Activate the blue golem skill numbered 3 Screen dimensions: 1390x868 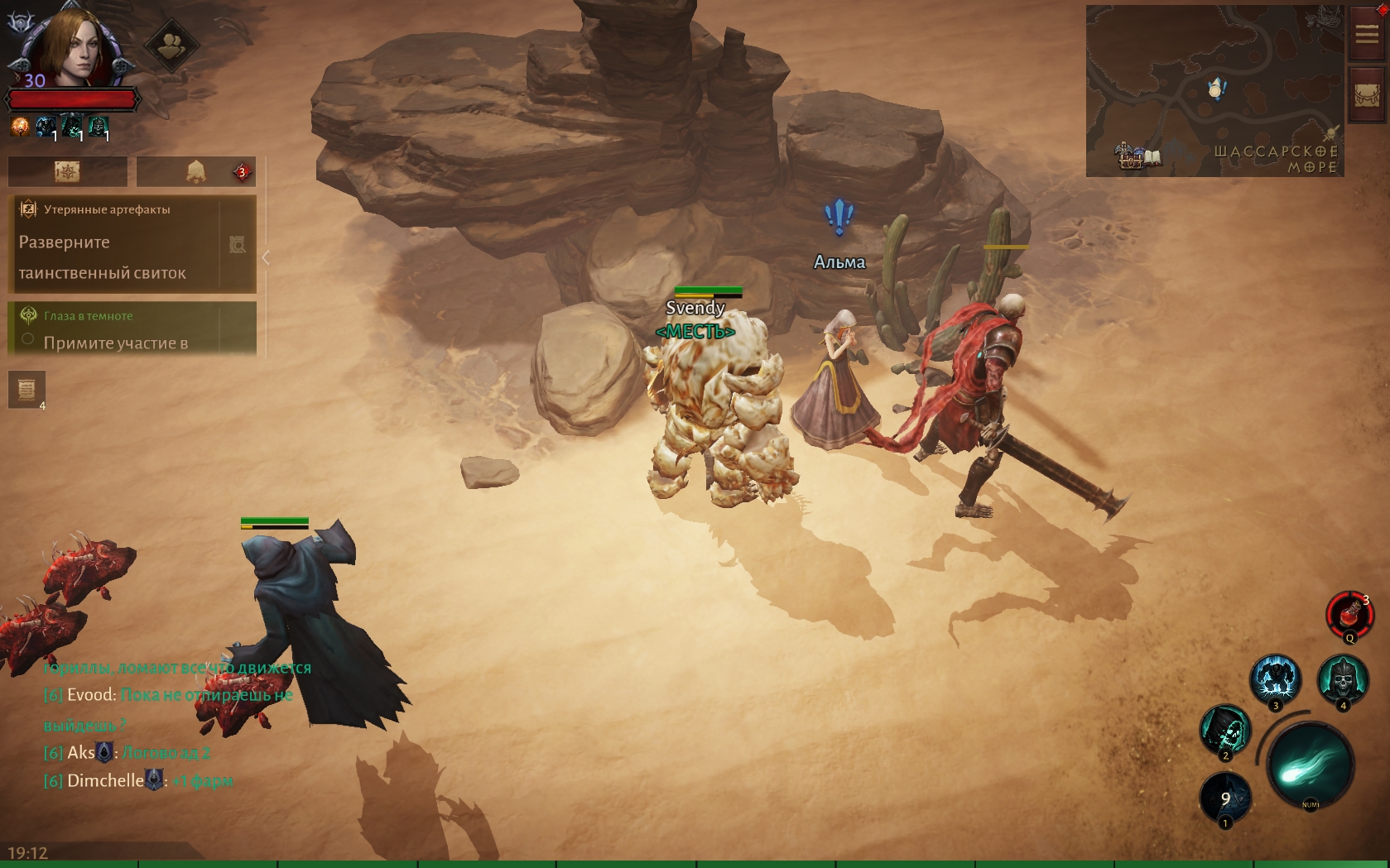pos(1275,680)
